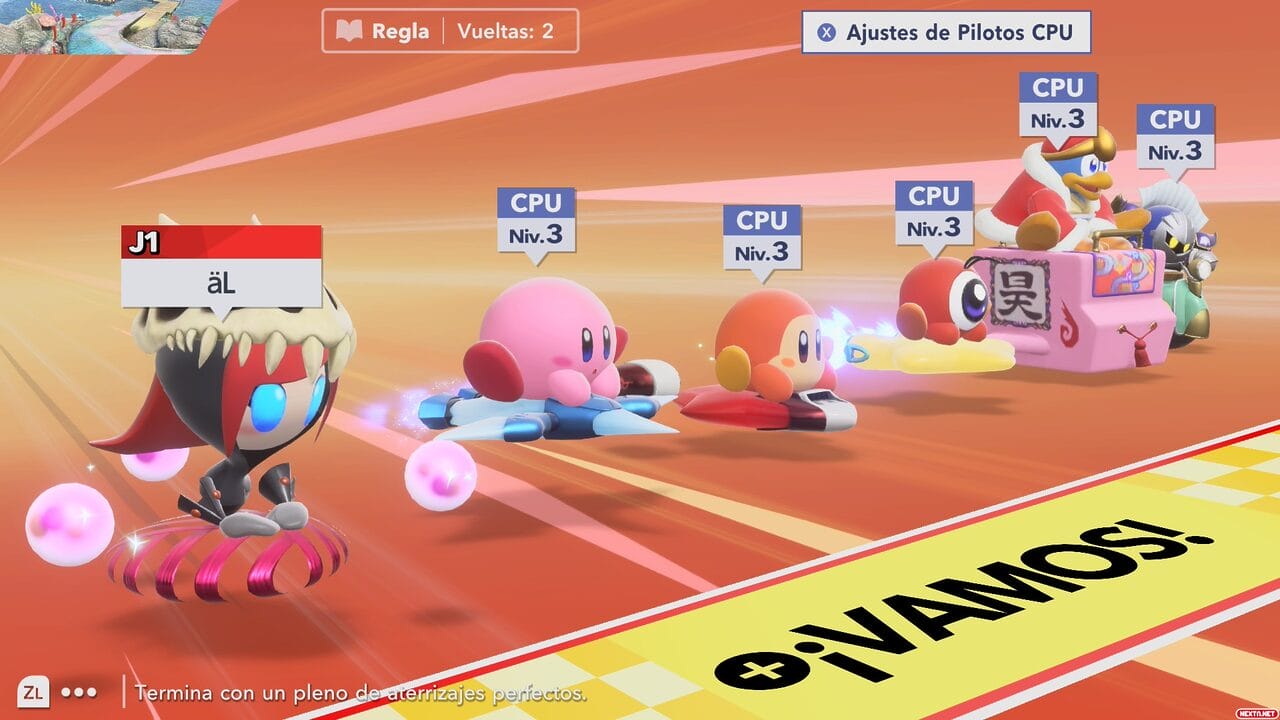Screen dimensions: 1280x720
Task: Select the J1 player name tag
Action: pos(221,266)
